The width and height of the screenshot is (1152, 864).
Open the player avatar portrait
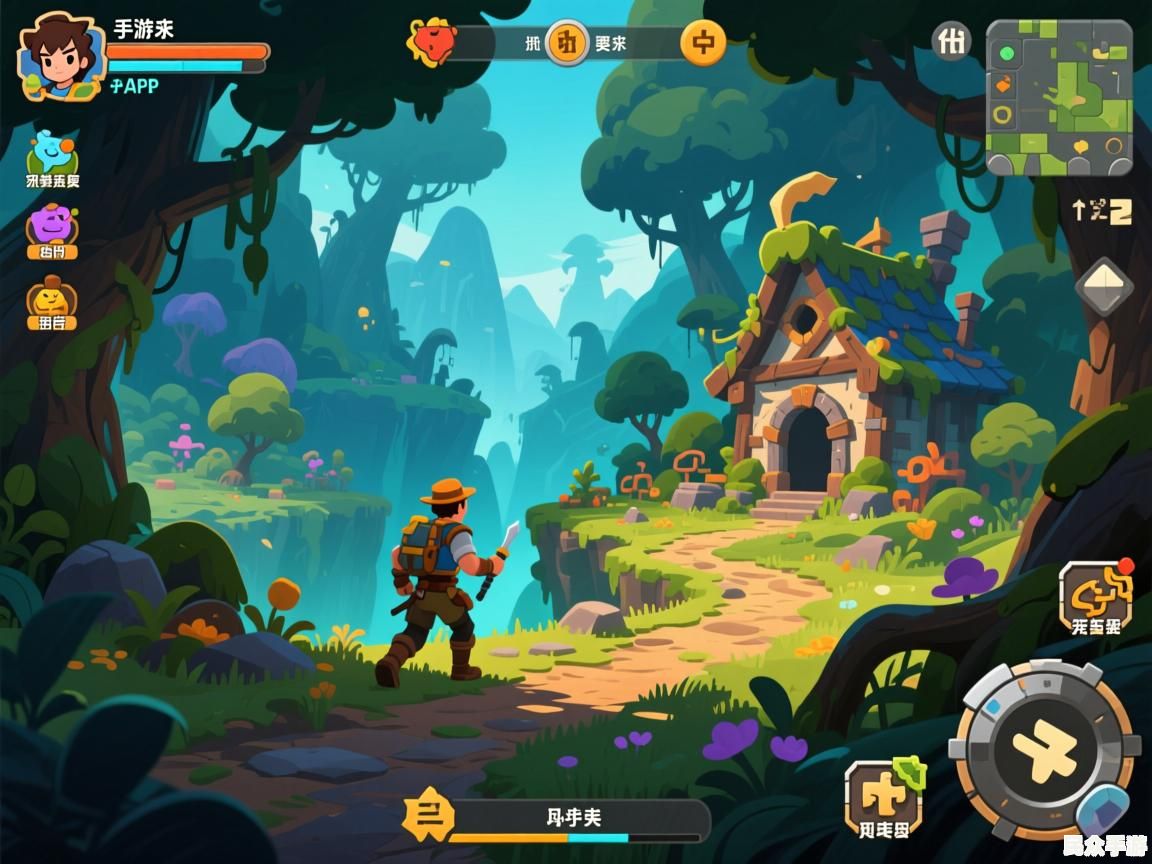pyautogui.click(x=60, y=56)
